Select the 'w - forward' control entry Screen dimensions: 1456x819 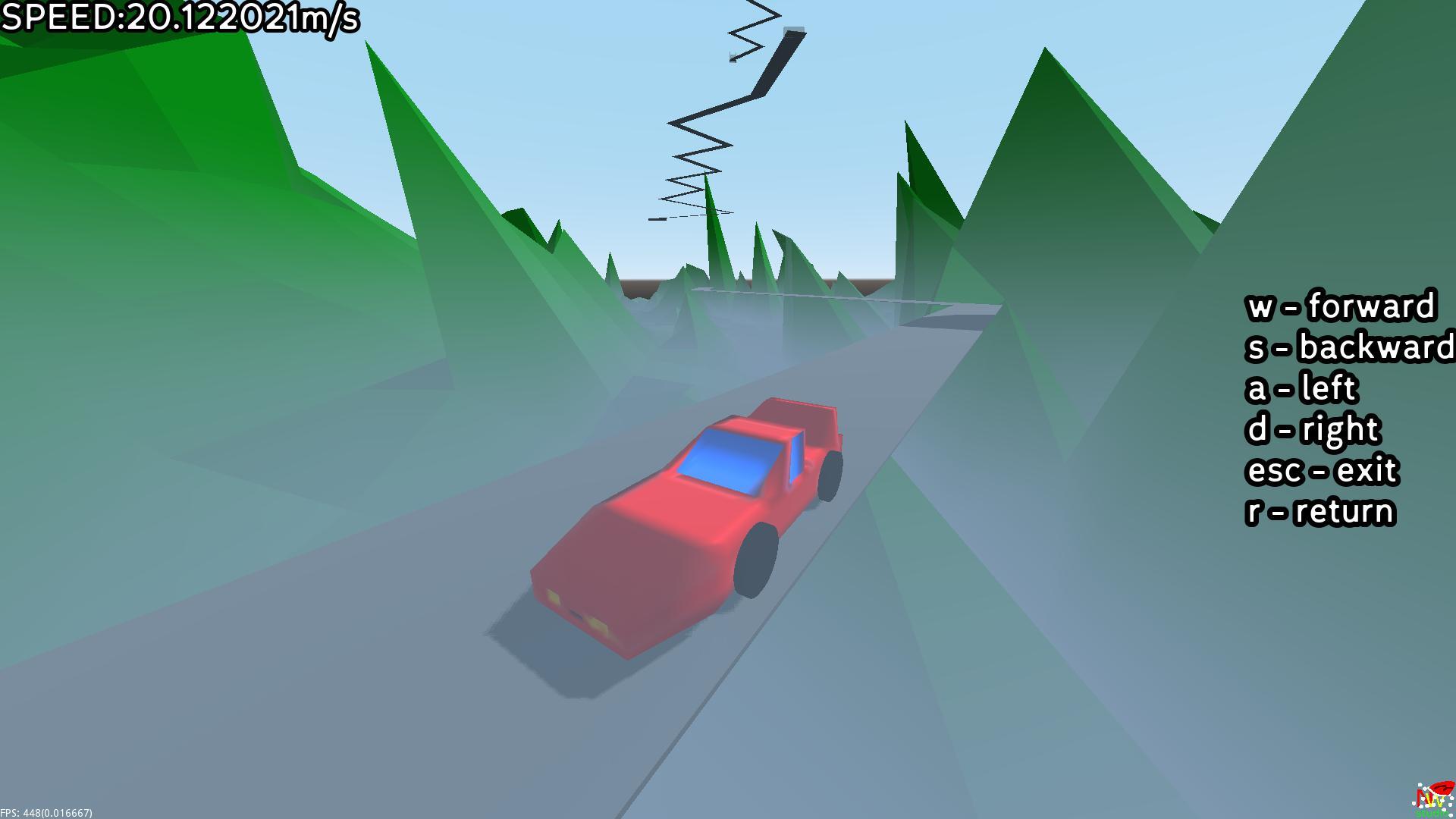[x=1342, y=307]
